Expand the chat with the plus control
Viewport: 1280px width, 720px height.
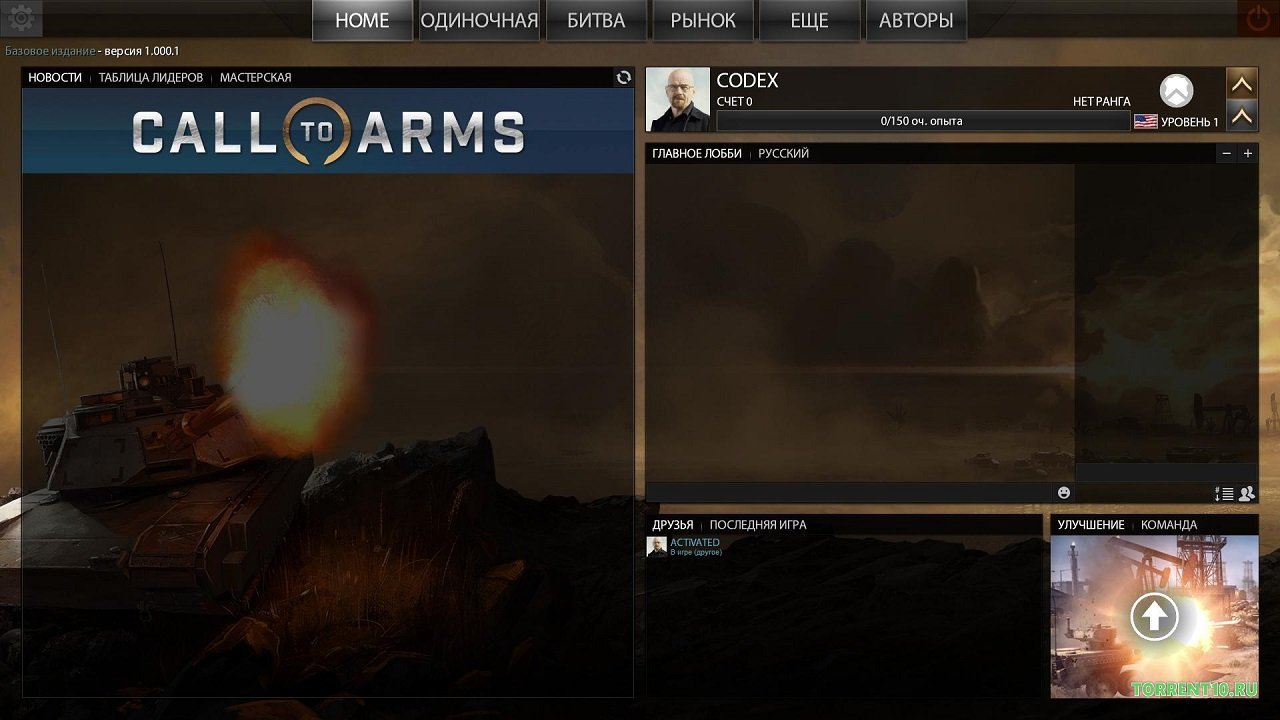pyautogui.click(x=1247, y=153)
